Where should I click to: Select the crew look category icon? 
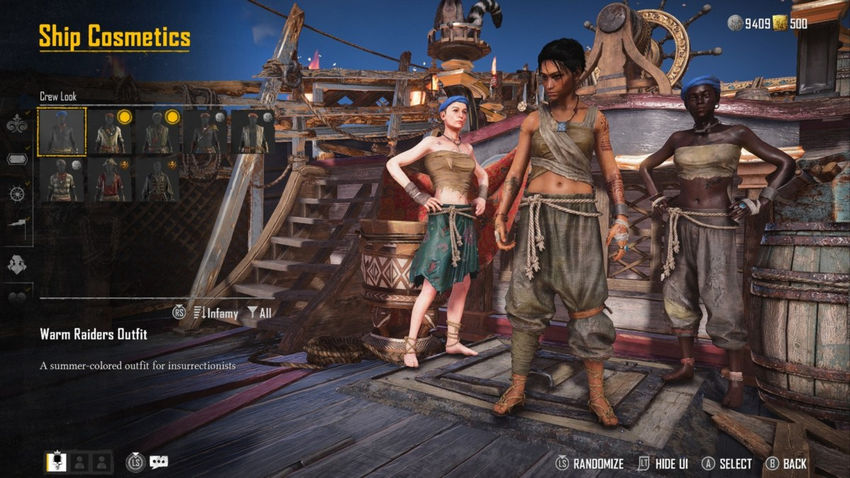coord(16,264)
